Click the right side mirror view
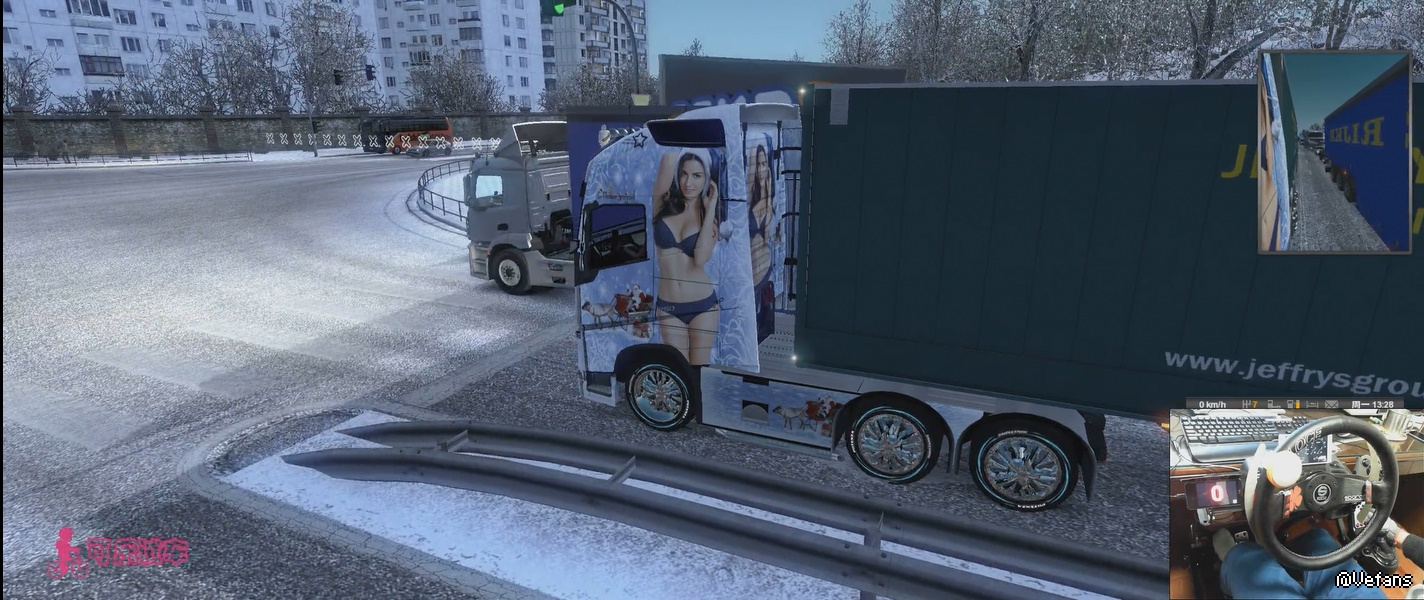Viewport: 1424px width, 600px height. [1334, 152]
